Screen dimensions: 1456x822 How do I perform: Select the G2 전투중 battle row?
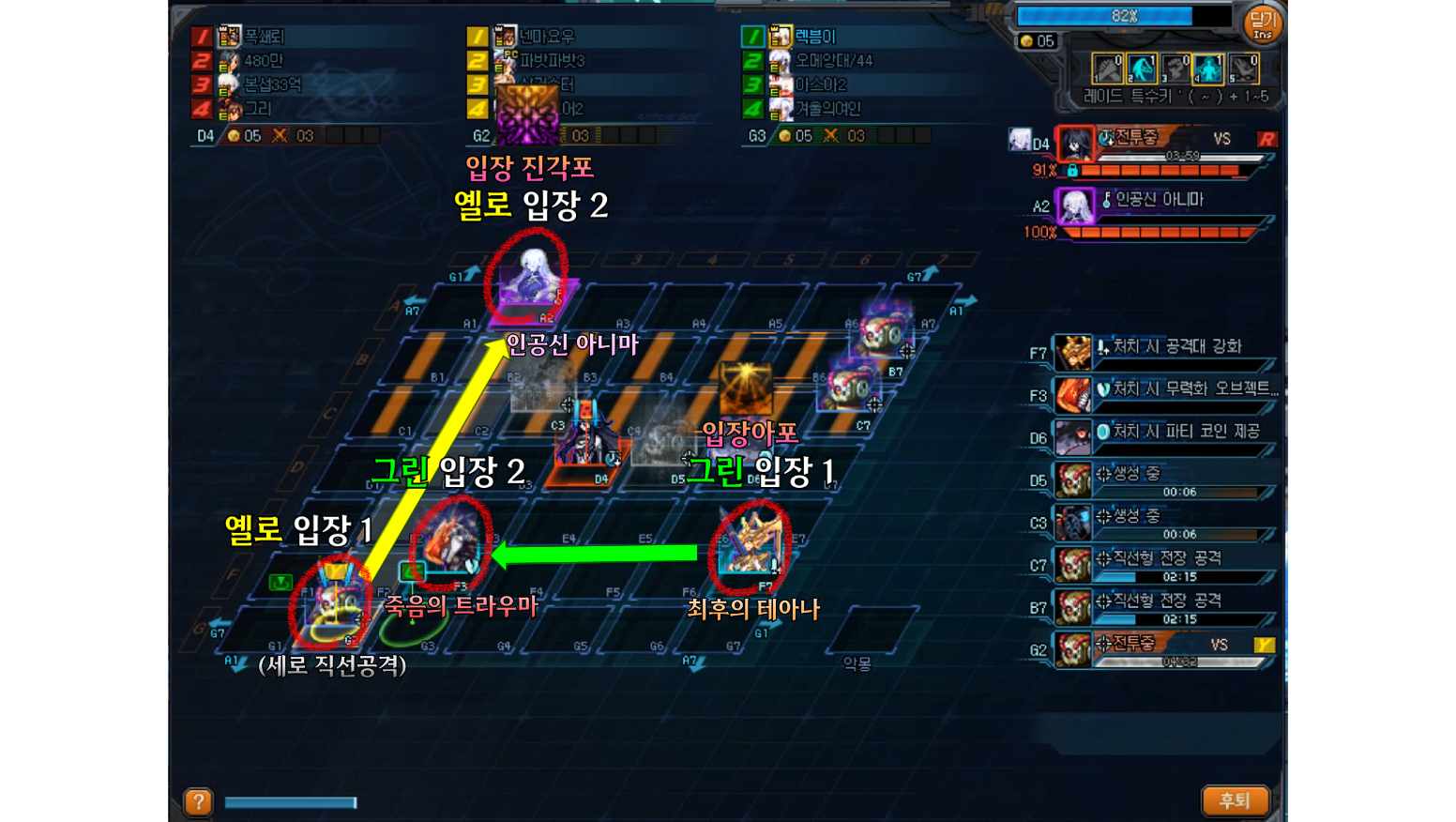point(1163,648)
